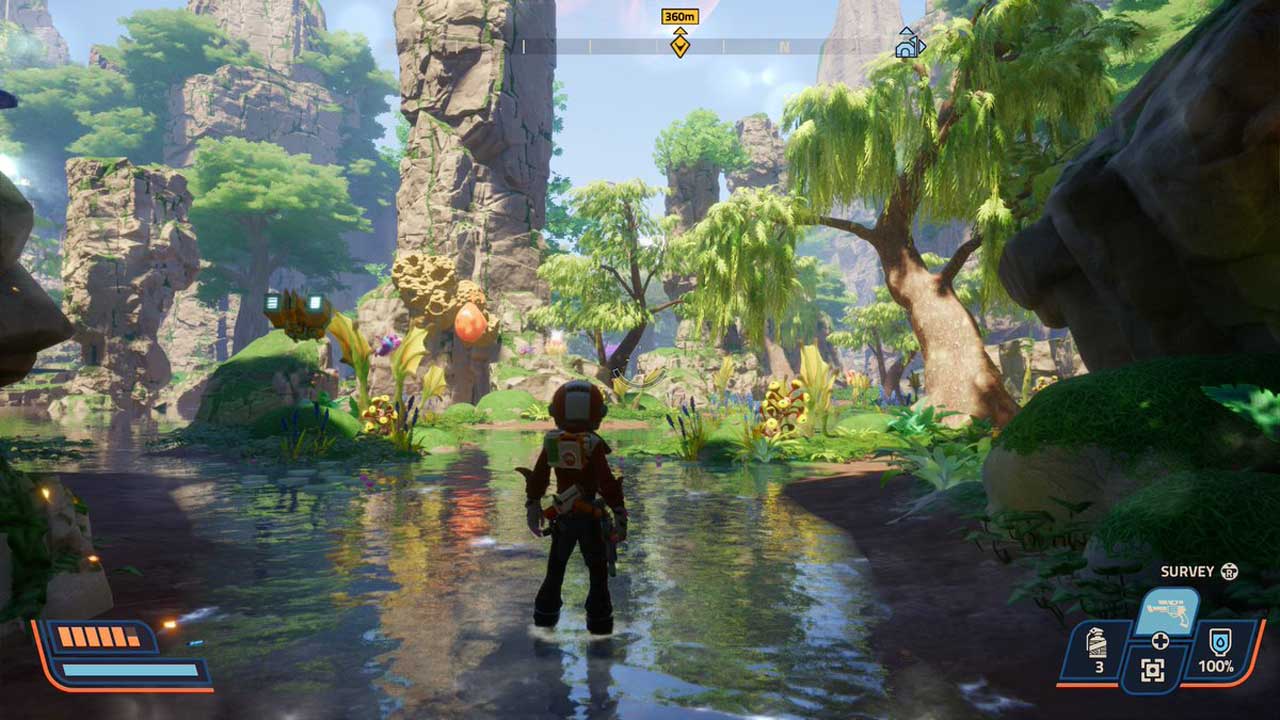
Task: Click the yellow objective marker on compass
Action: click(x=680, y=45)
